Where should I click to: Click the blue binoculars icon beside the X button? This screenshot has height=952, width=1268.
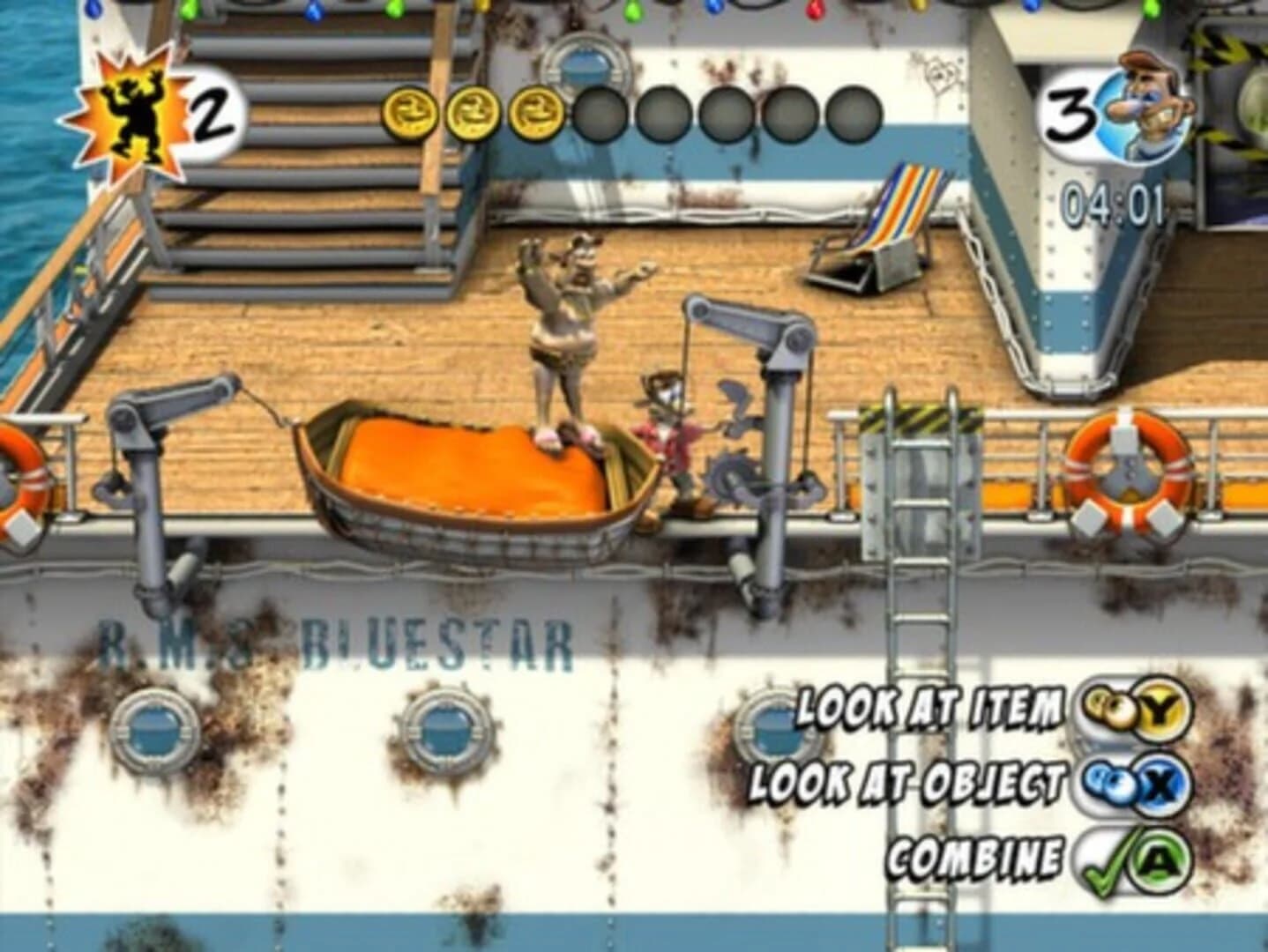1108,783
